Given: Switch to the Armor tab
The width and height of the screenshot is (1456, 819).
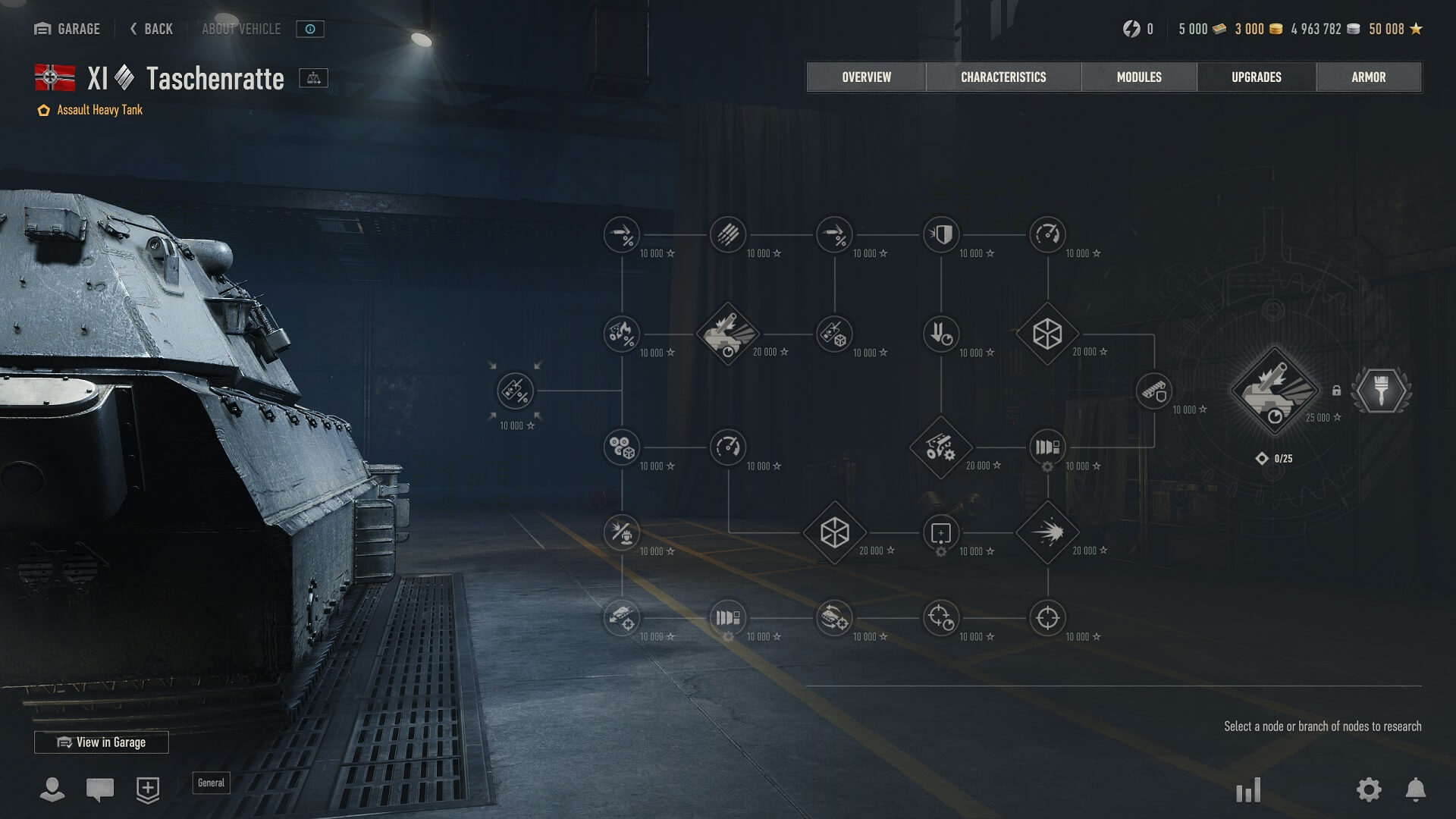Looking at the screenshot, I should coord(1368,77).
